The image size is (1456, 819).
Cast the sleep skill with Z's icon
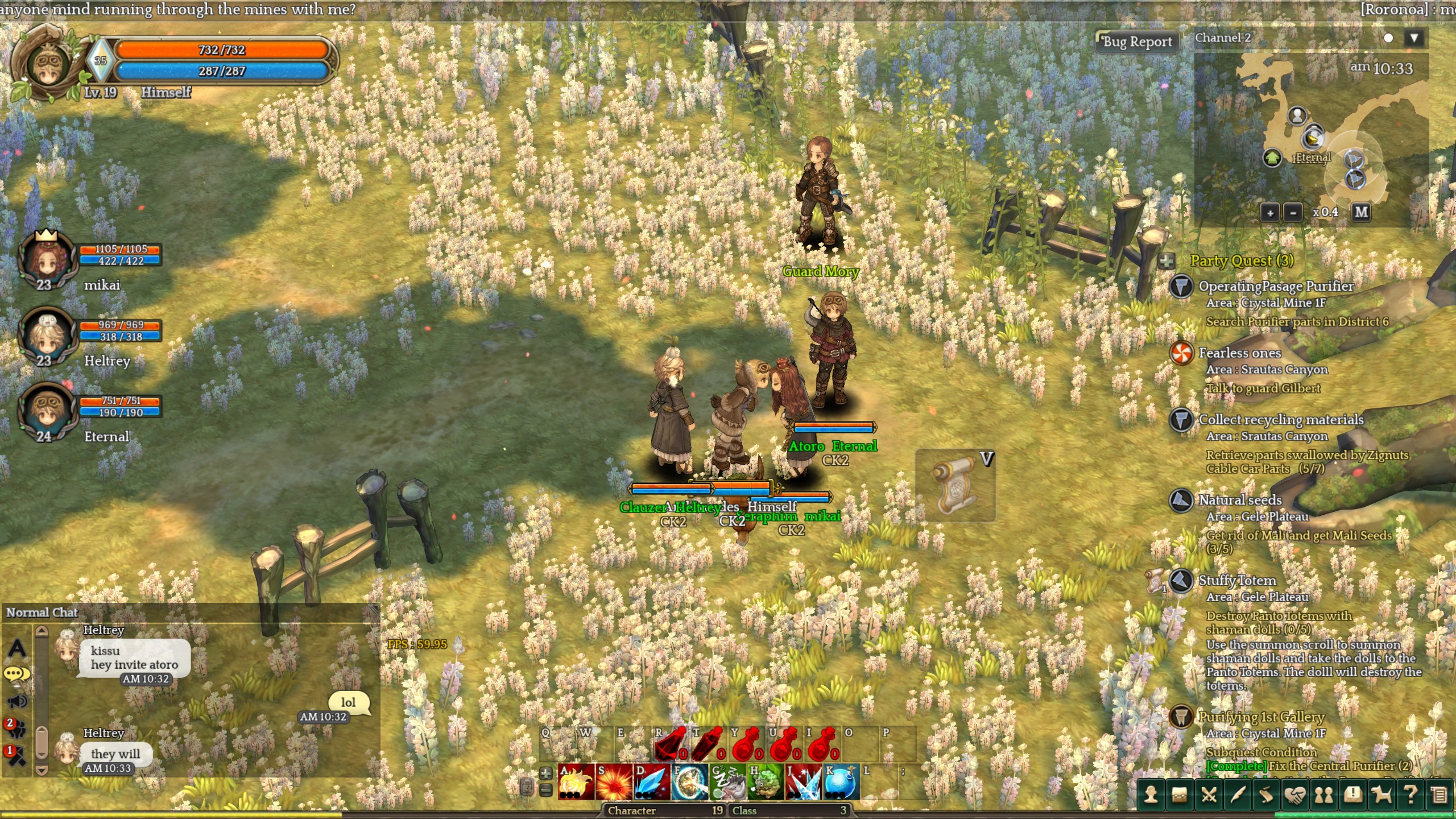tap(727, 783)
